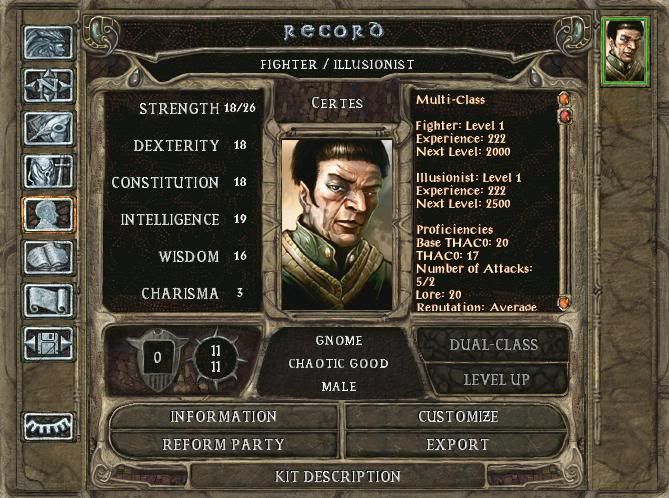Show the Kit Description
This screenshot has width=669, height=498.
click(337, 477)
